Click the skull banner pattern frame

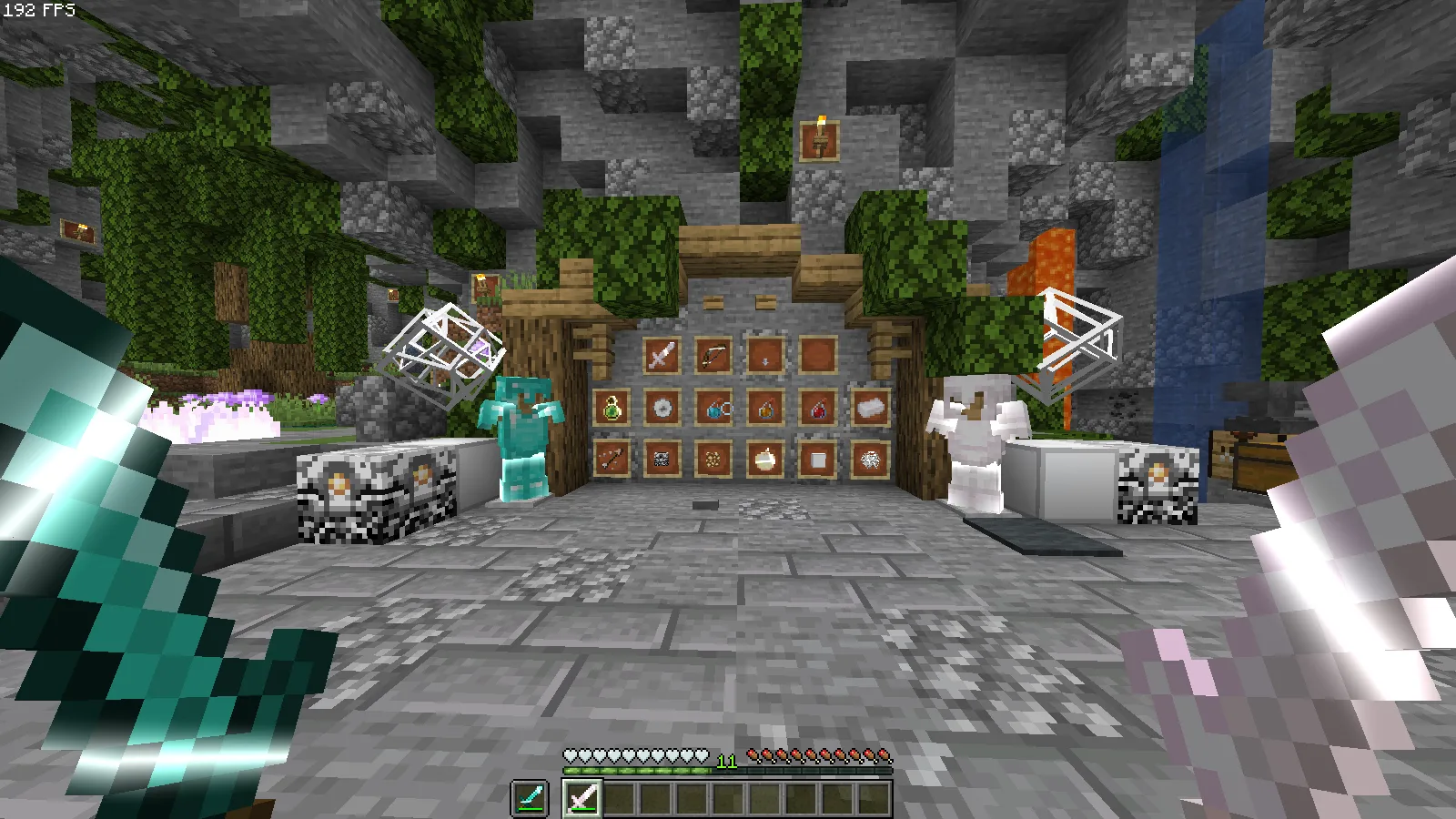tap(662, 460)
